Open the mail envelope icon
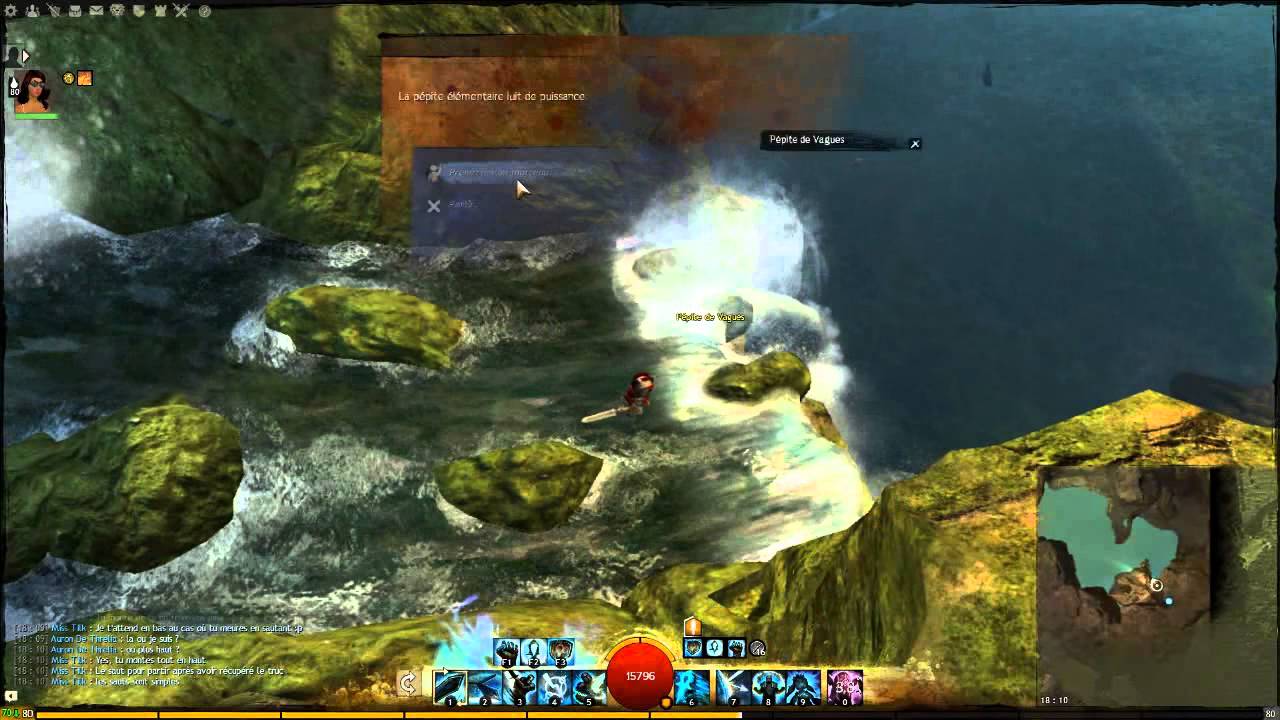Viewport: 1280px width, 720px height. [x=96, y=10]
